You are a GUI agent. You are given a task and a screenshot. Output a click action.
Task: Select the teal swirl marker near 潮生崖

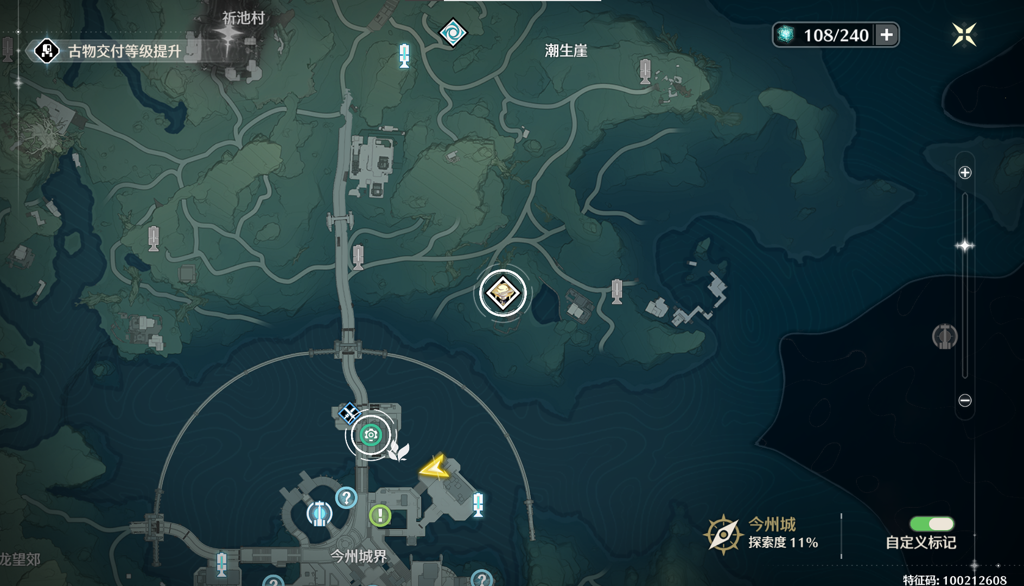(x=452, y=32)
